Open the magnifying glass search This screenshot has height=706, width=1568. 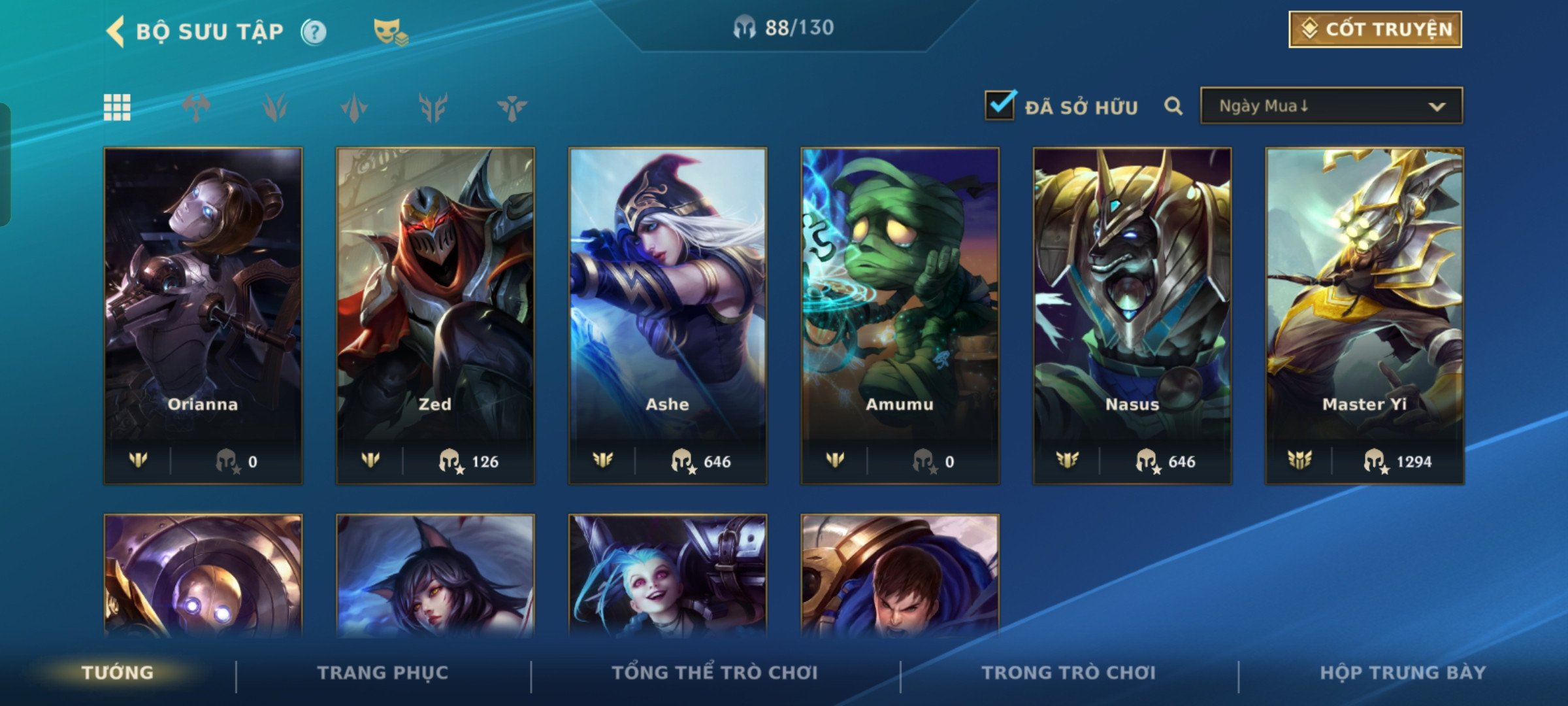[1173, 106]
